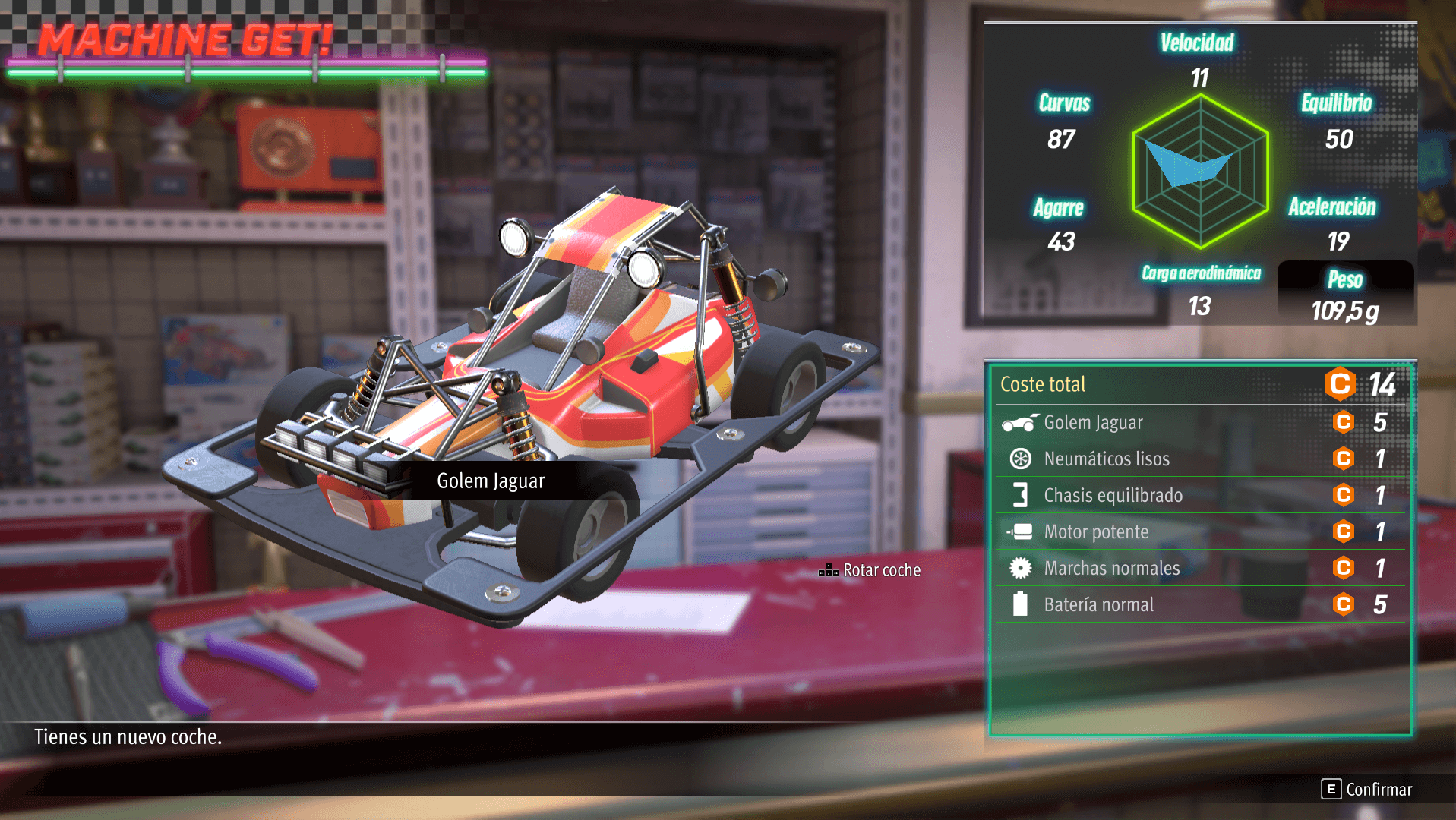Select the Golem Jaguar row in cost list

click(x=1200, y=423)
